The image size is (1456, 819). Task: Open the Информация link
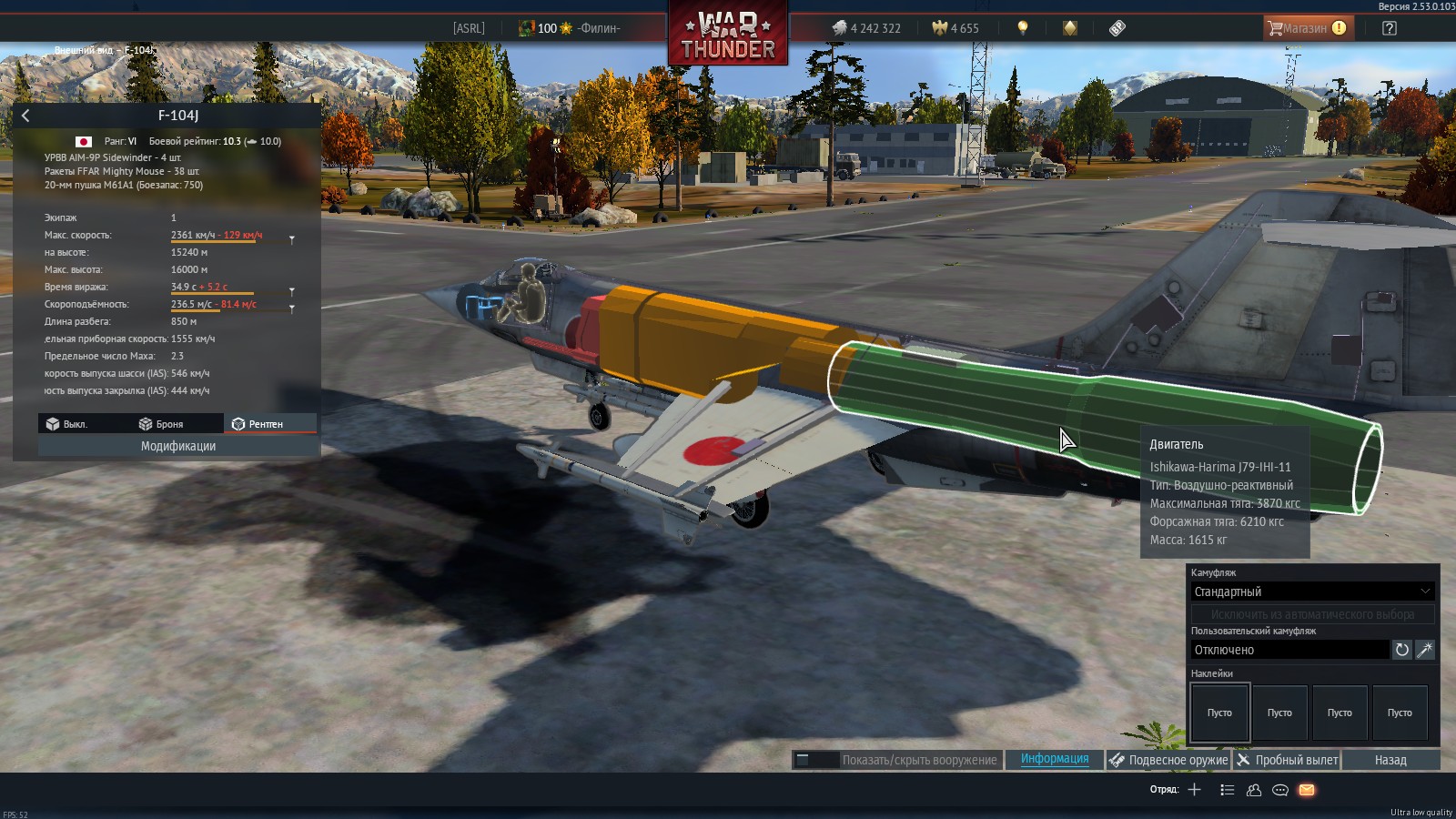point(1054,759)
